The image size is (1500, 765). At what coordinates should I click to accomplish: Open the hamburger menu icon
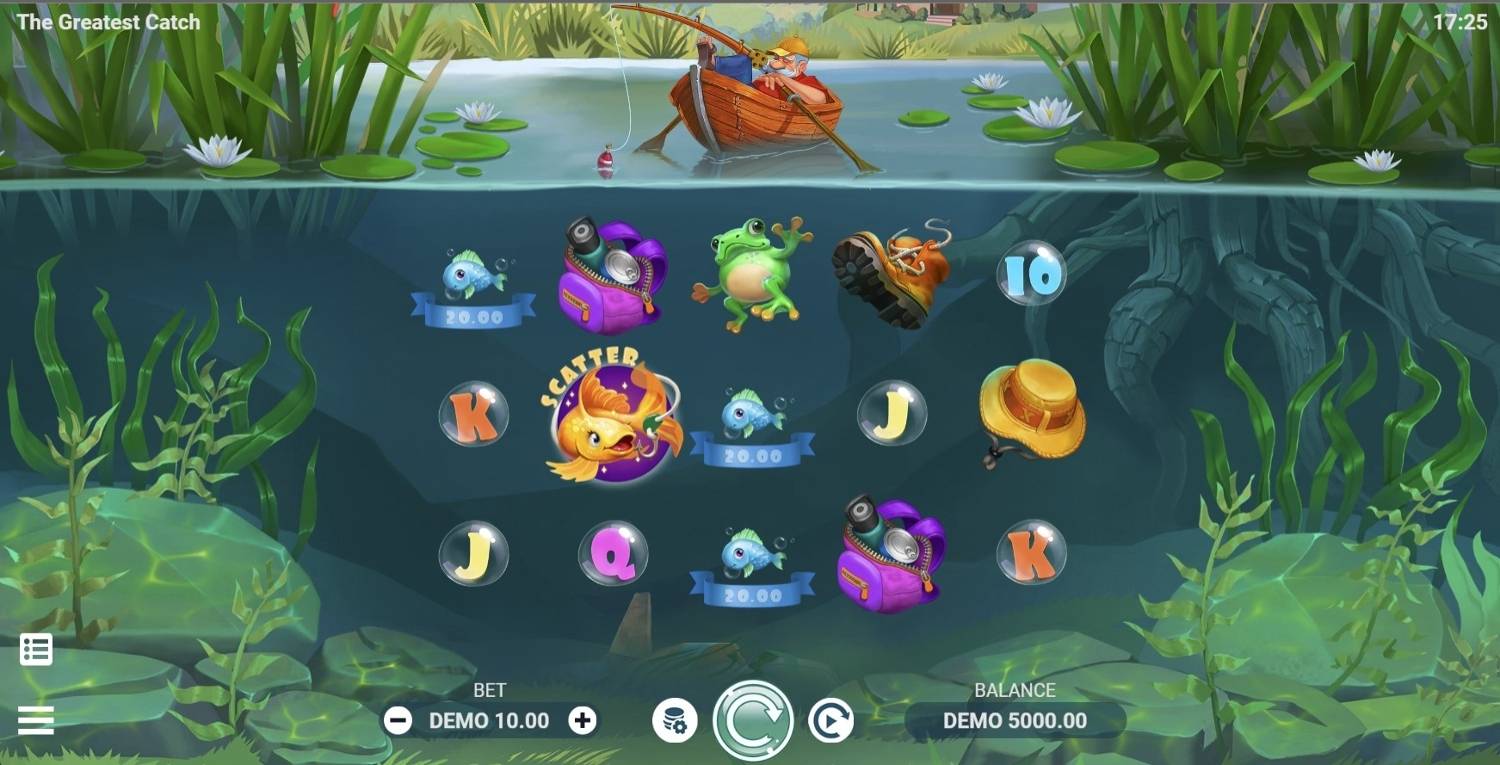[36, 718]
